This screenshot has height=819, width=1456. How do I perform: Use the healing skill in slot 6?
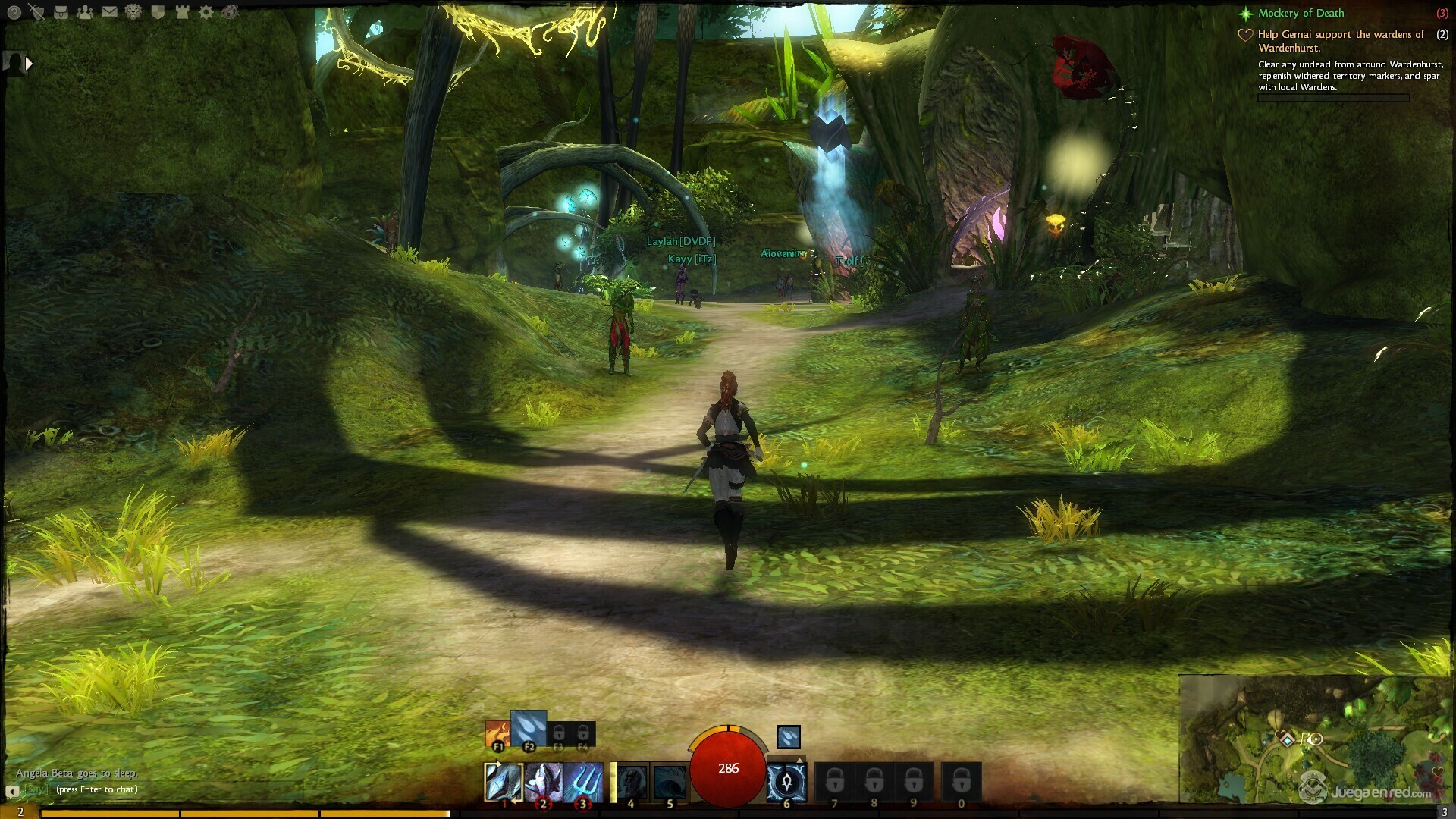click(786, 782)
